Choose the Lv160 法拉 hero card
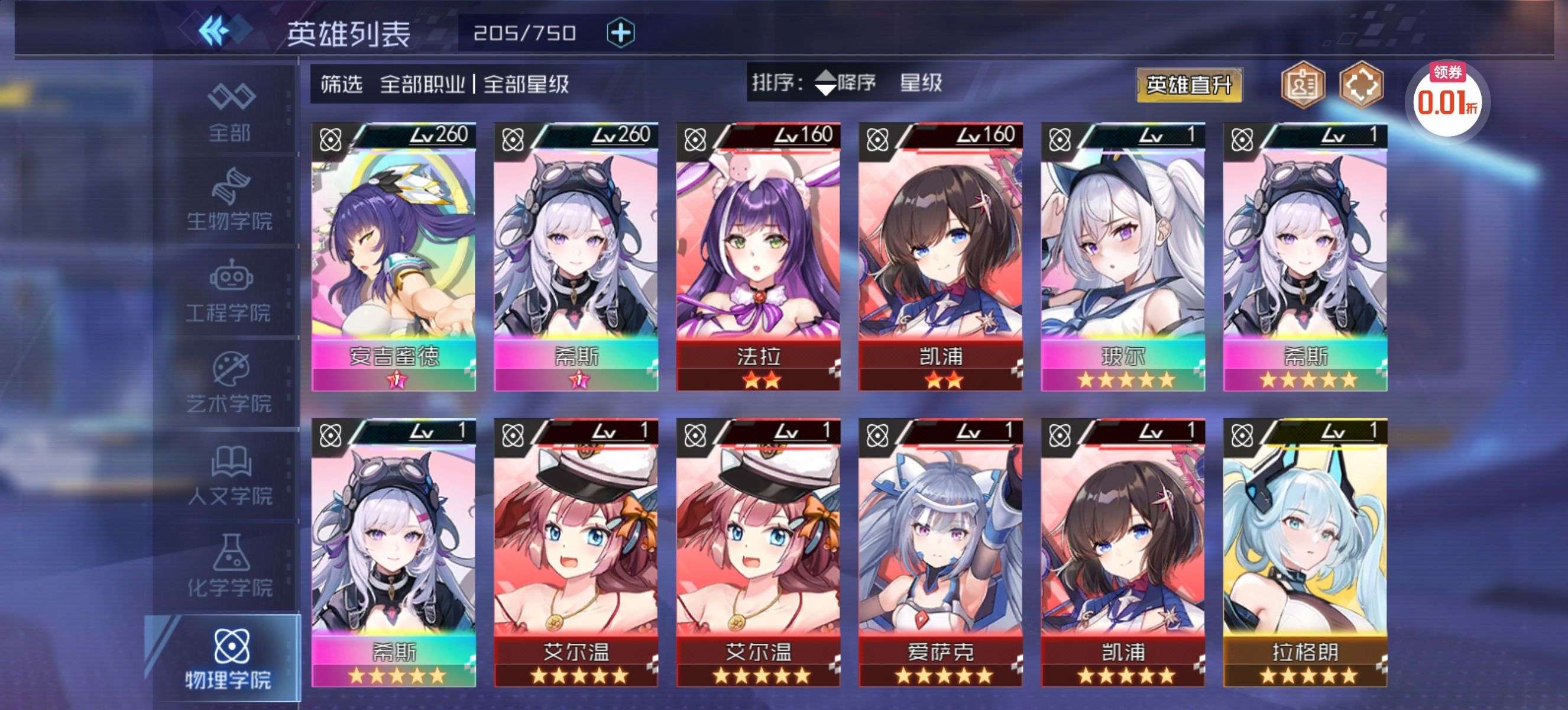Screen dimensions: 1568x710 [758, 256]
